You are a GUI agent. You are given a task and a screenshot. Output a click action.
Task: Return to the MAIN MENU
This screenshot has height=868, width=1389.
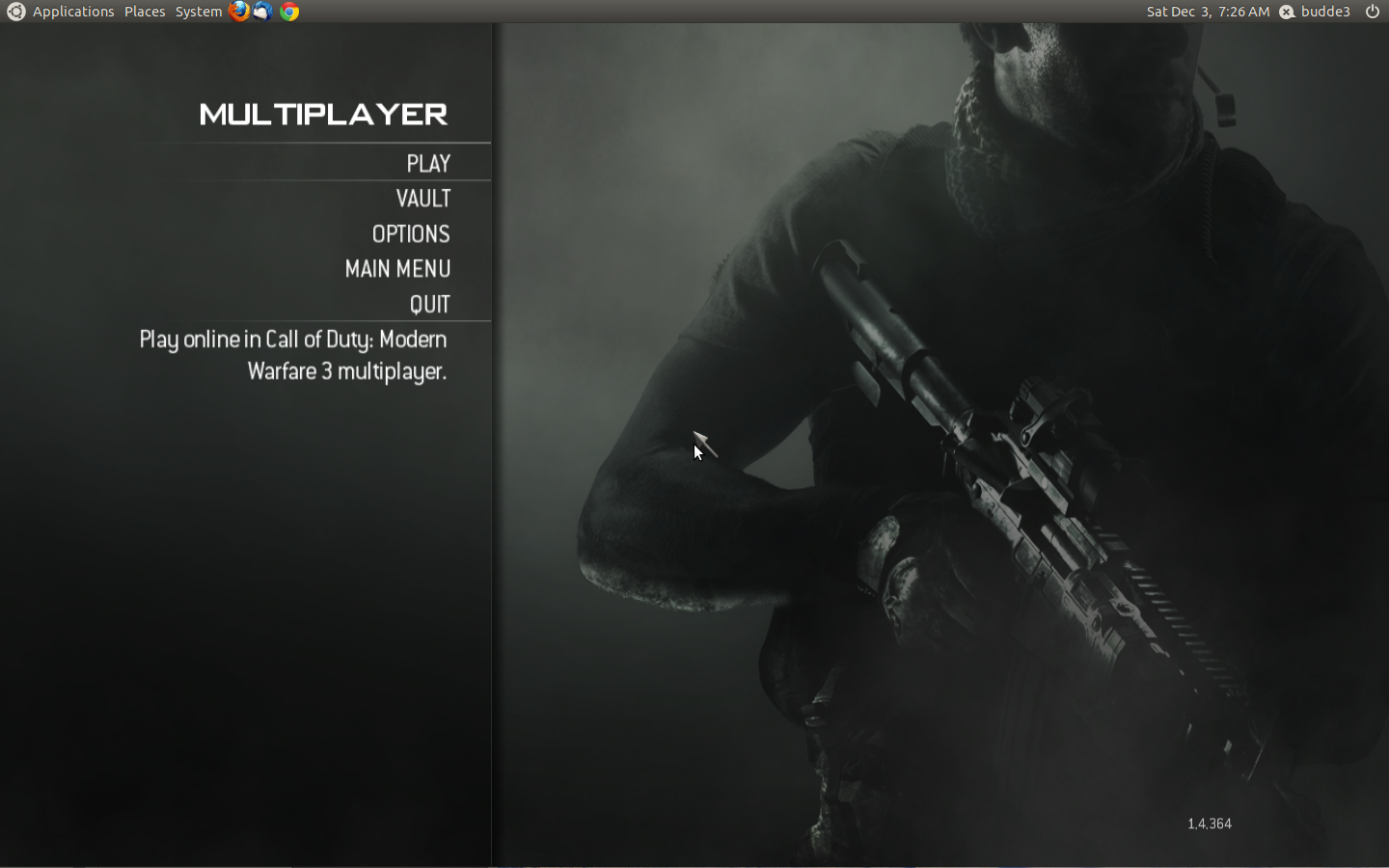coord(397,269)
